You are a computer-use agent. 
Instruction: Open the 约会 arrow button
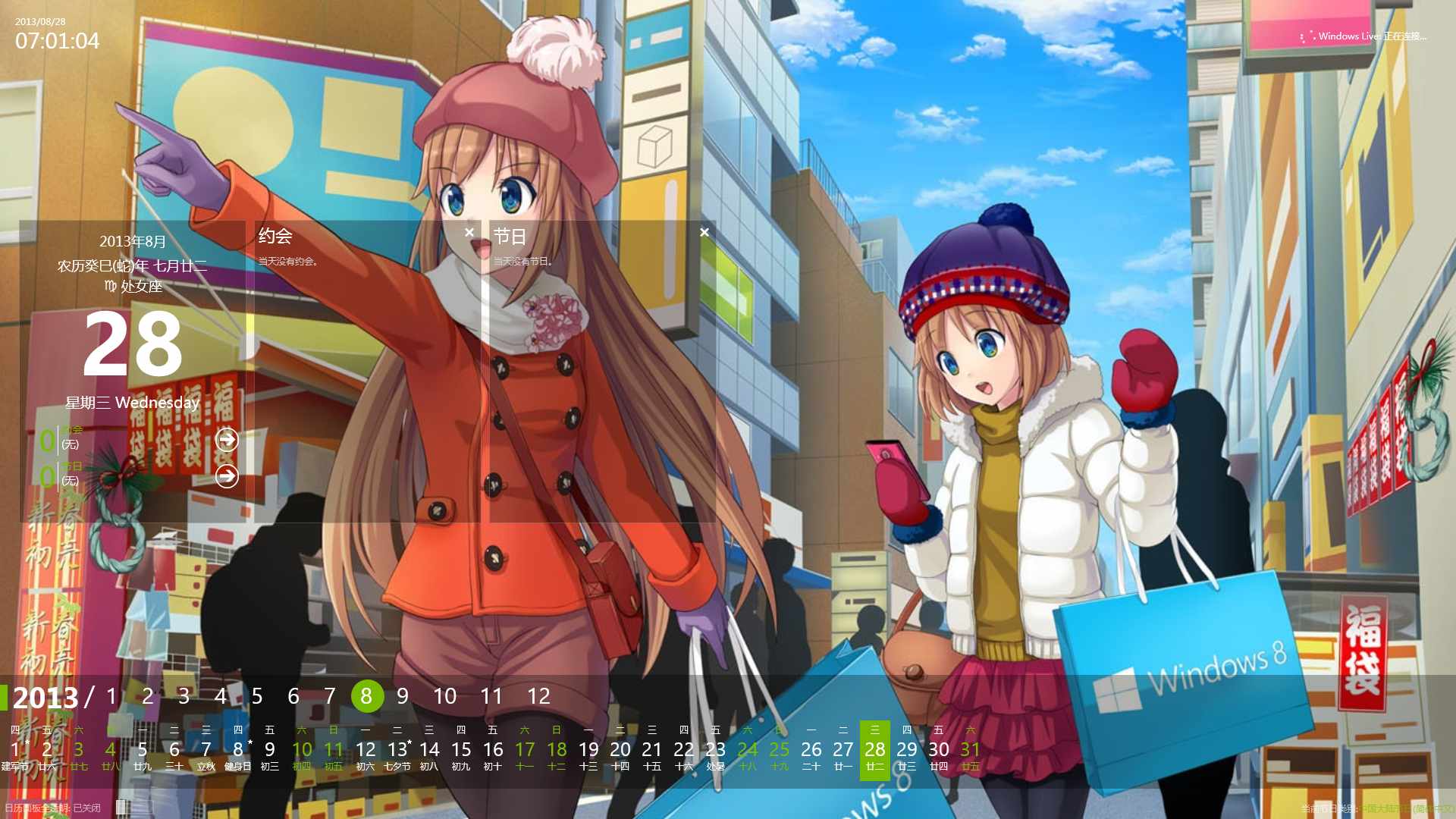[x=227, y=440]
